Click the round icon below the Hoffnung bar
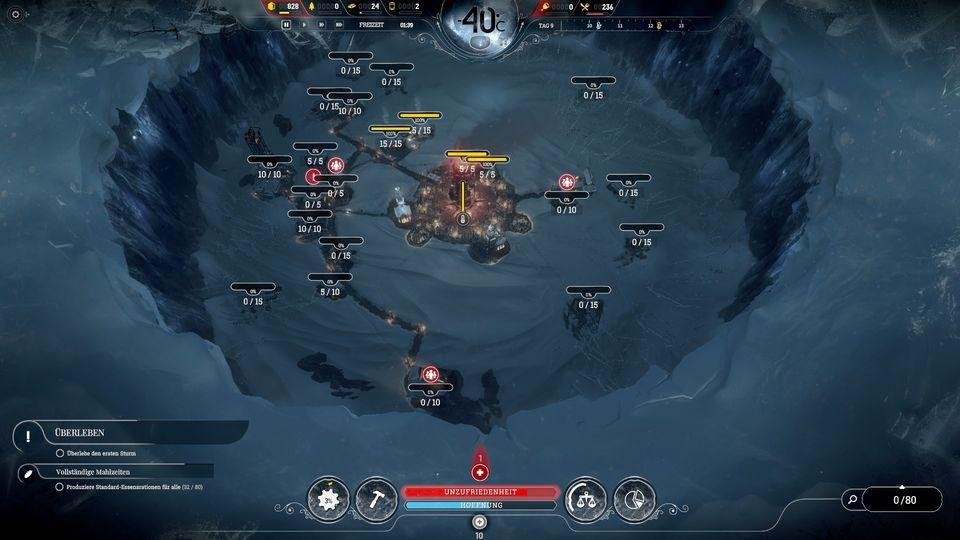This screenshot has height=540, width=960. (x=479, y=522)
